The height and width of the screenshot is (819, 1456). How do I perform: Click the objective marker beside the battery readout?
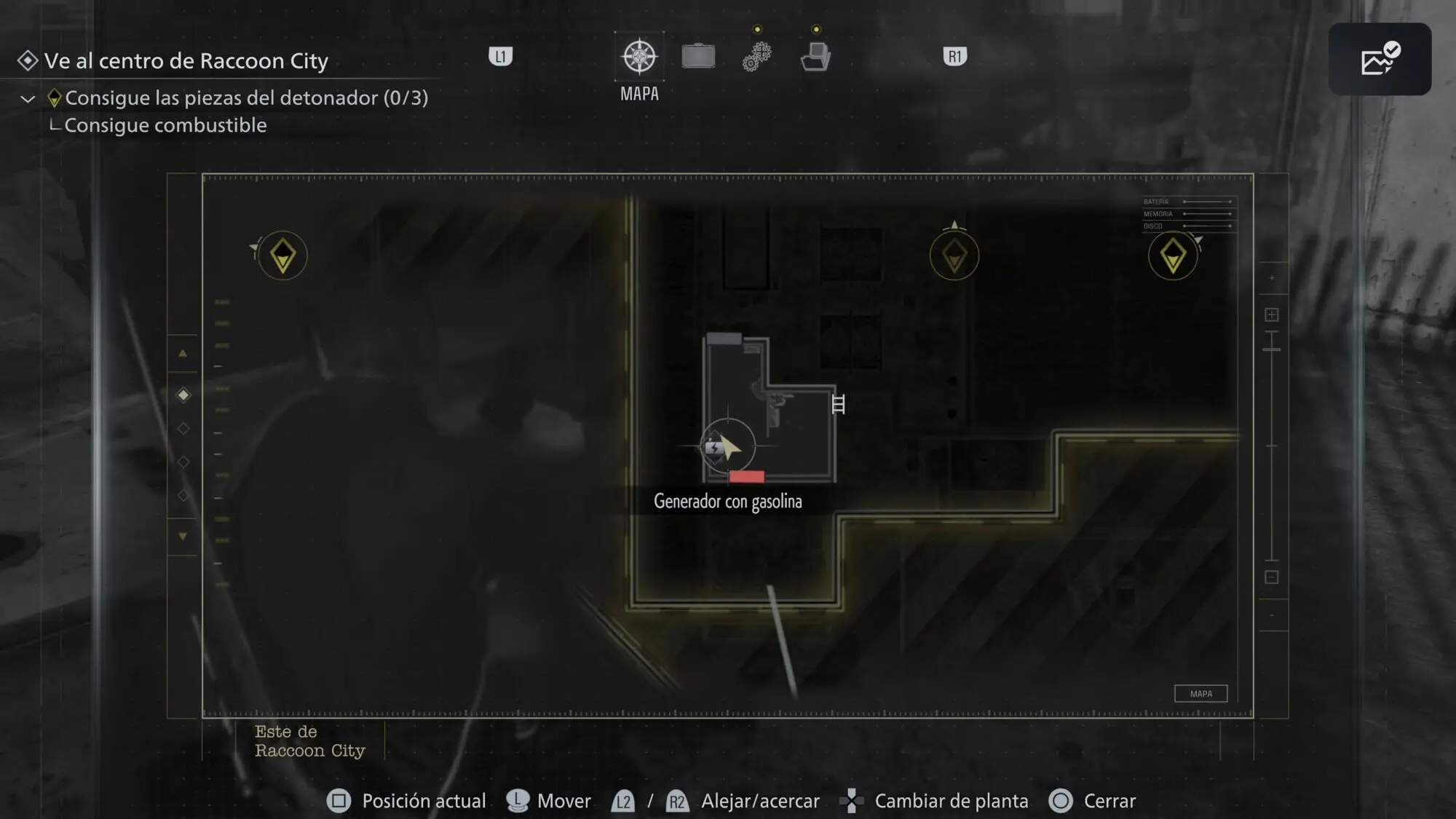click(x=1172, y=256)
